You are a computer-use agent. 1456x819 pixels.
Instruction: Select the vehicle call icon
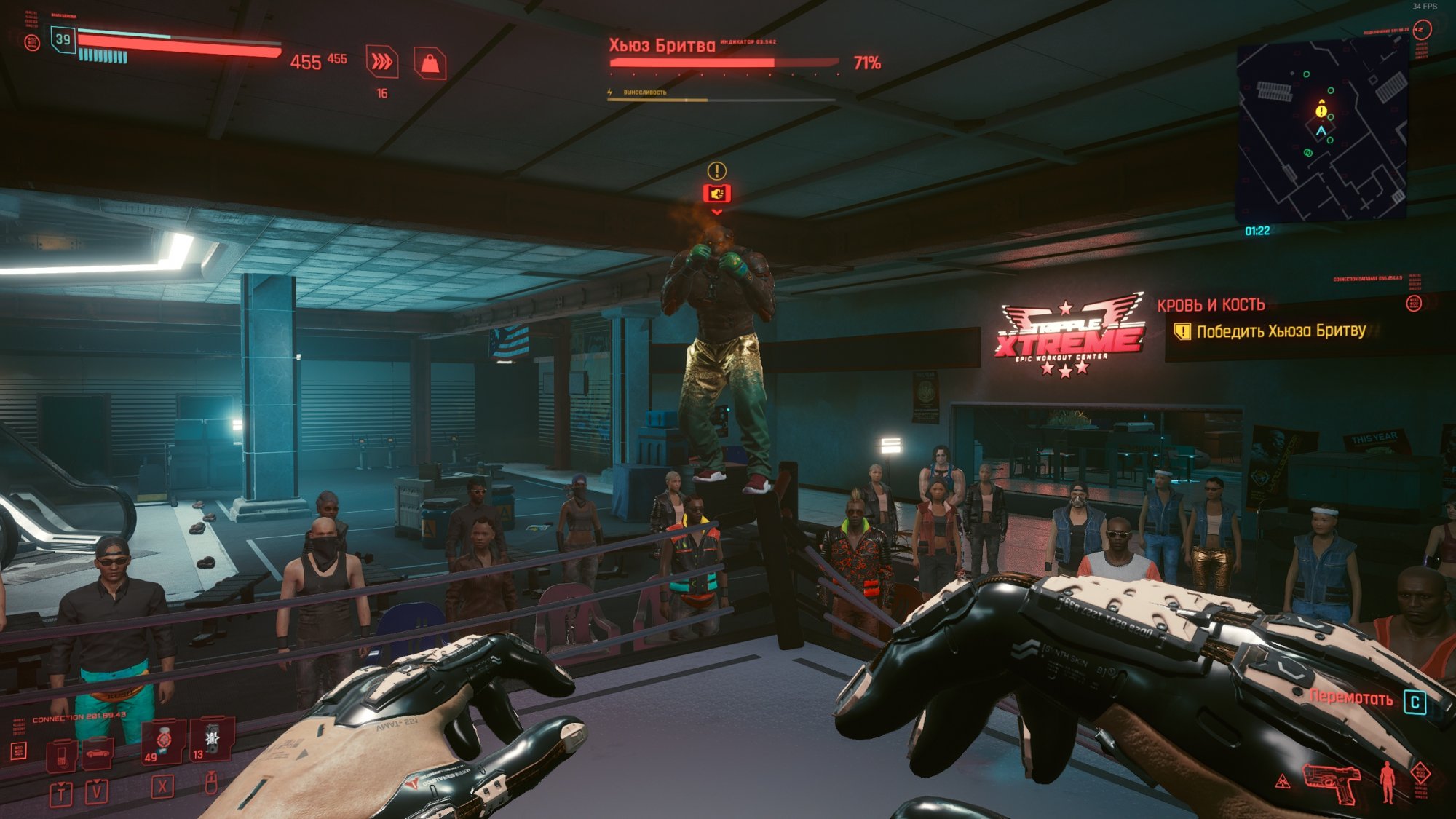point(98,753)
